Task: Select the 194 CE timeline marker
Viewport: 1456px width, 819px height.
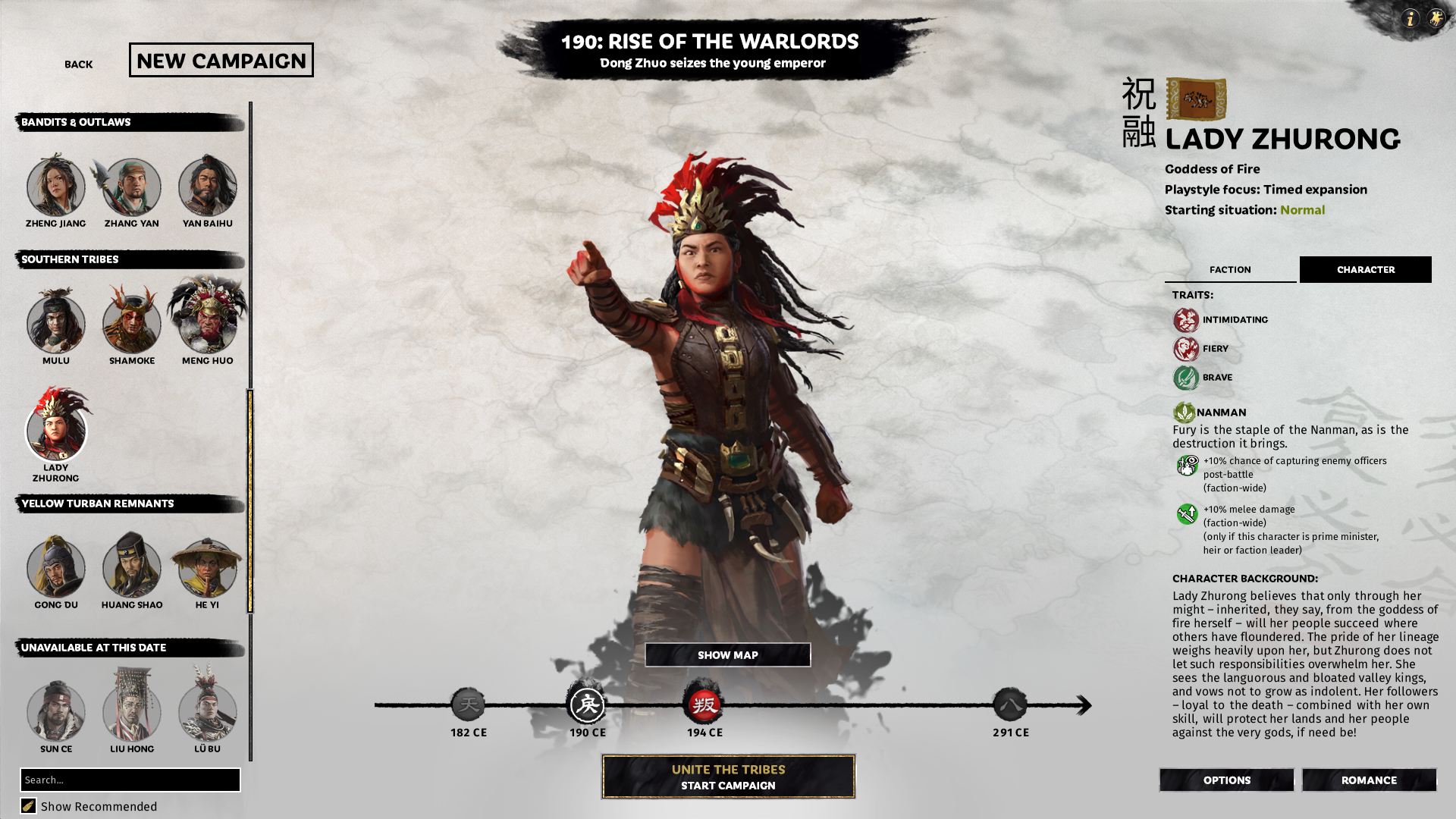Action: (705, 705)
